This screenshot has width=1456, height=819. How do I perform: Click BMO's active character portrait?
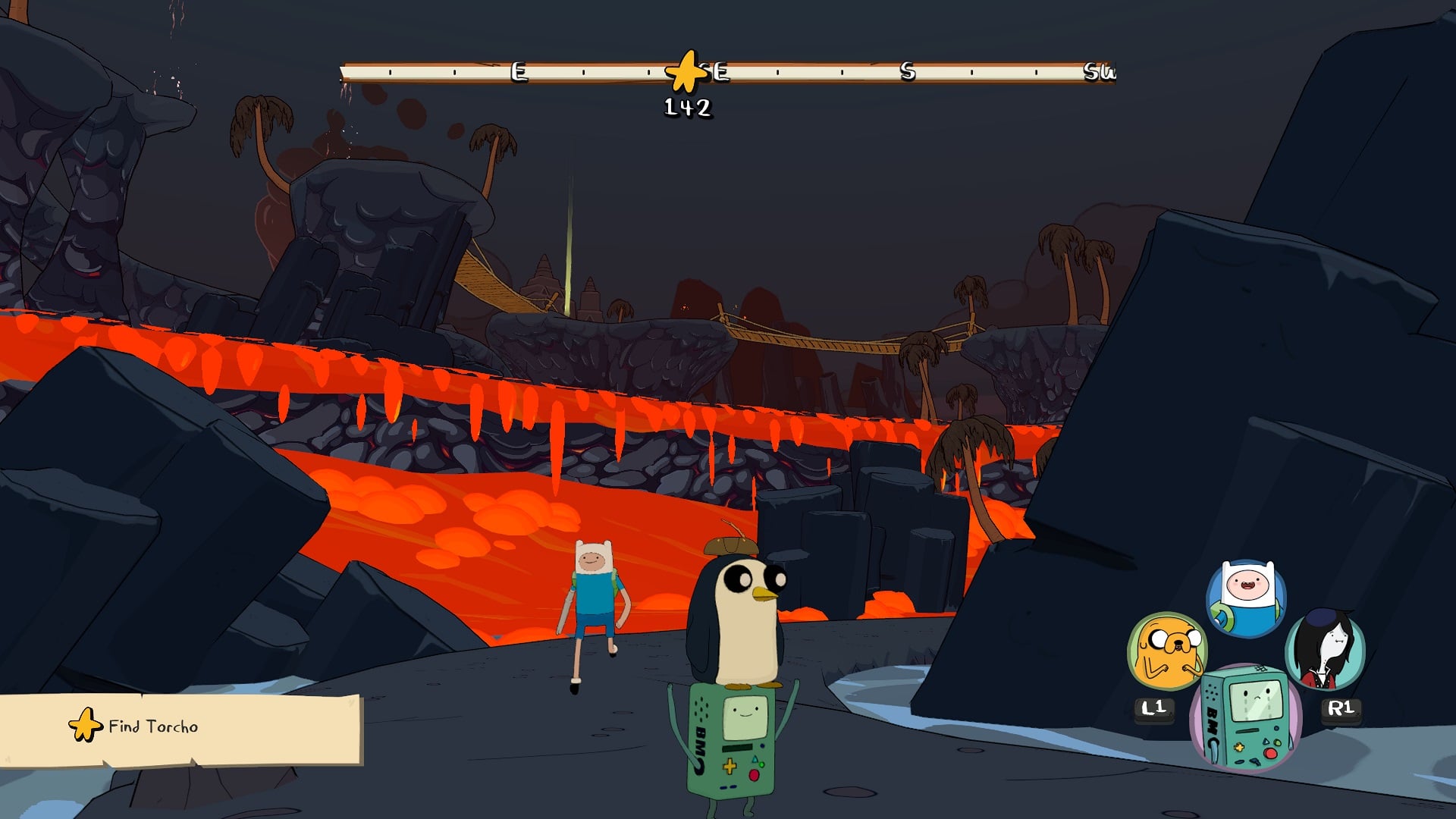[1245, 717]
